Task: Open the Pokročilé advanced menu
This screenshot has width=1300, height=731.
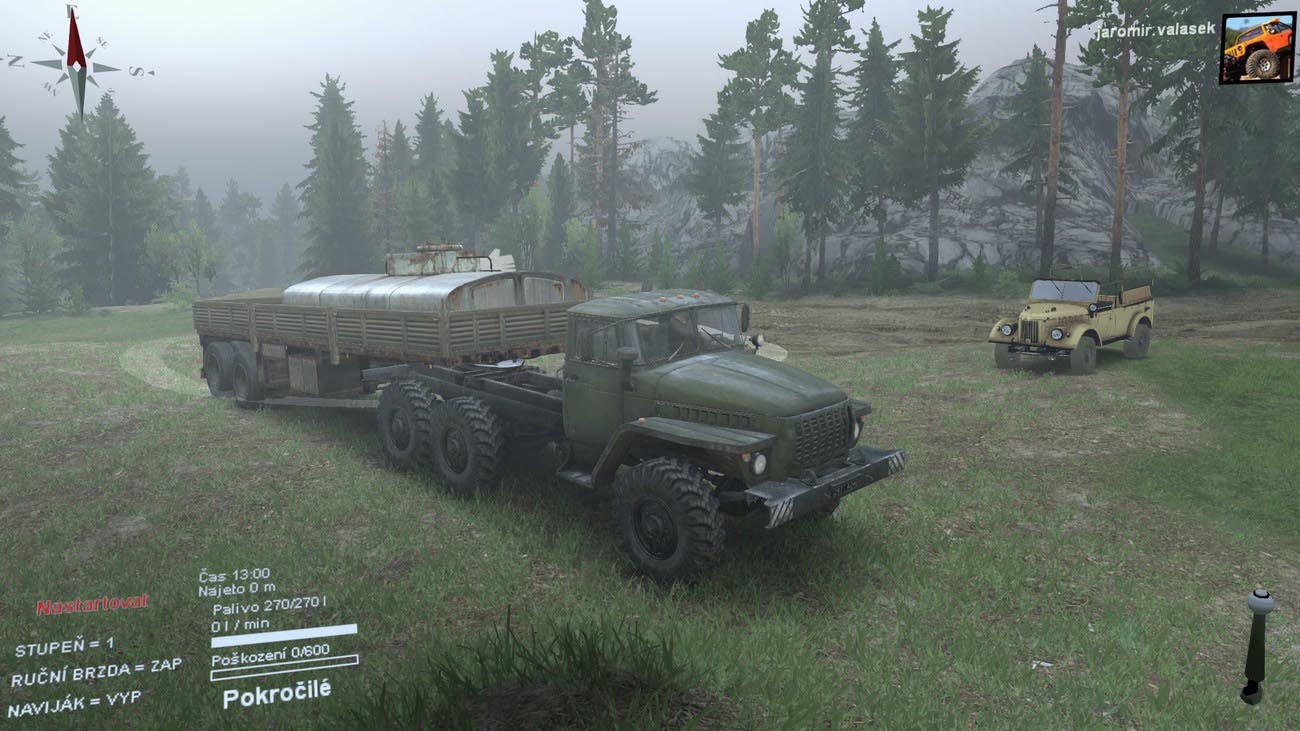Action: tap(276, 693)
